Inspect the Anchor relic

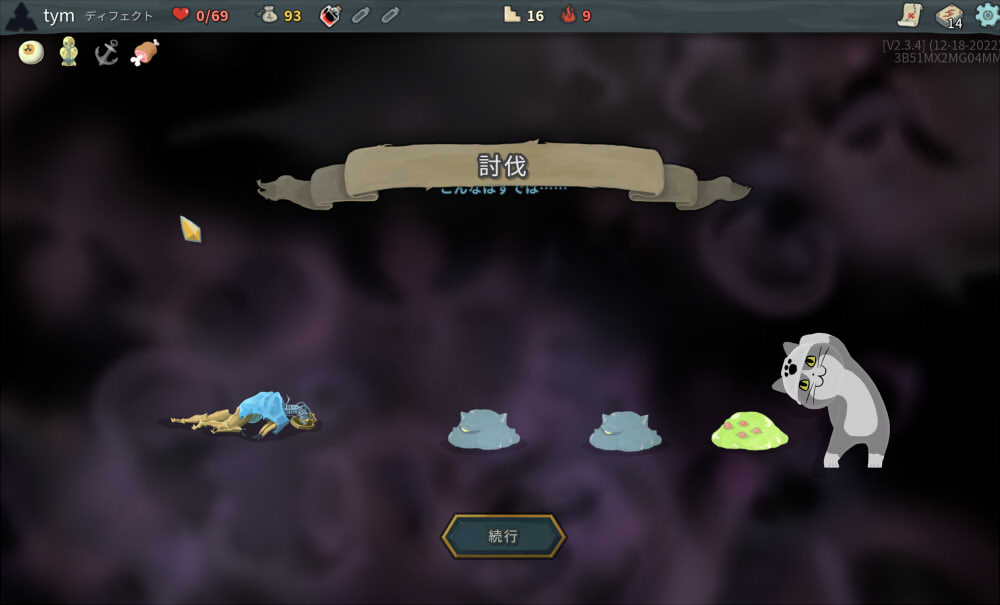coord(107,52)
